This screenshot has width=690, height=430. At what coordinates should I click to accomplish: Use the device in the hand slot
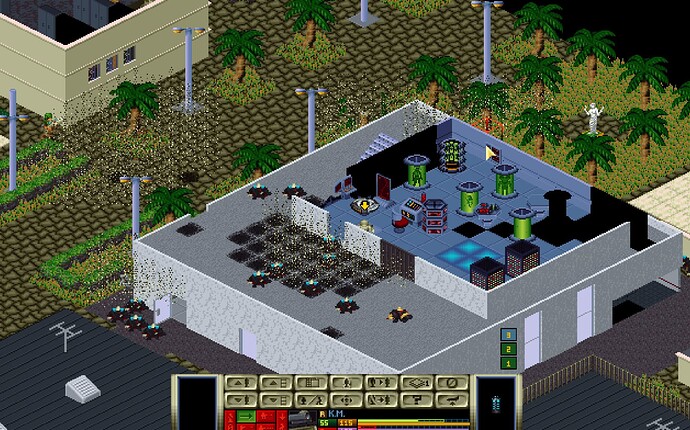click(x=495, y=400)
